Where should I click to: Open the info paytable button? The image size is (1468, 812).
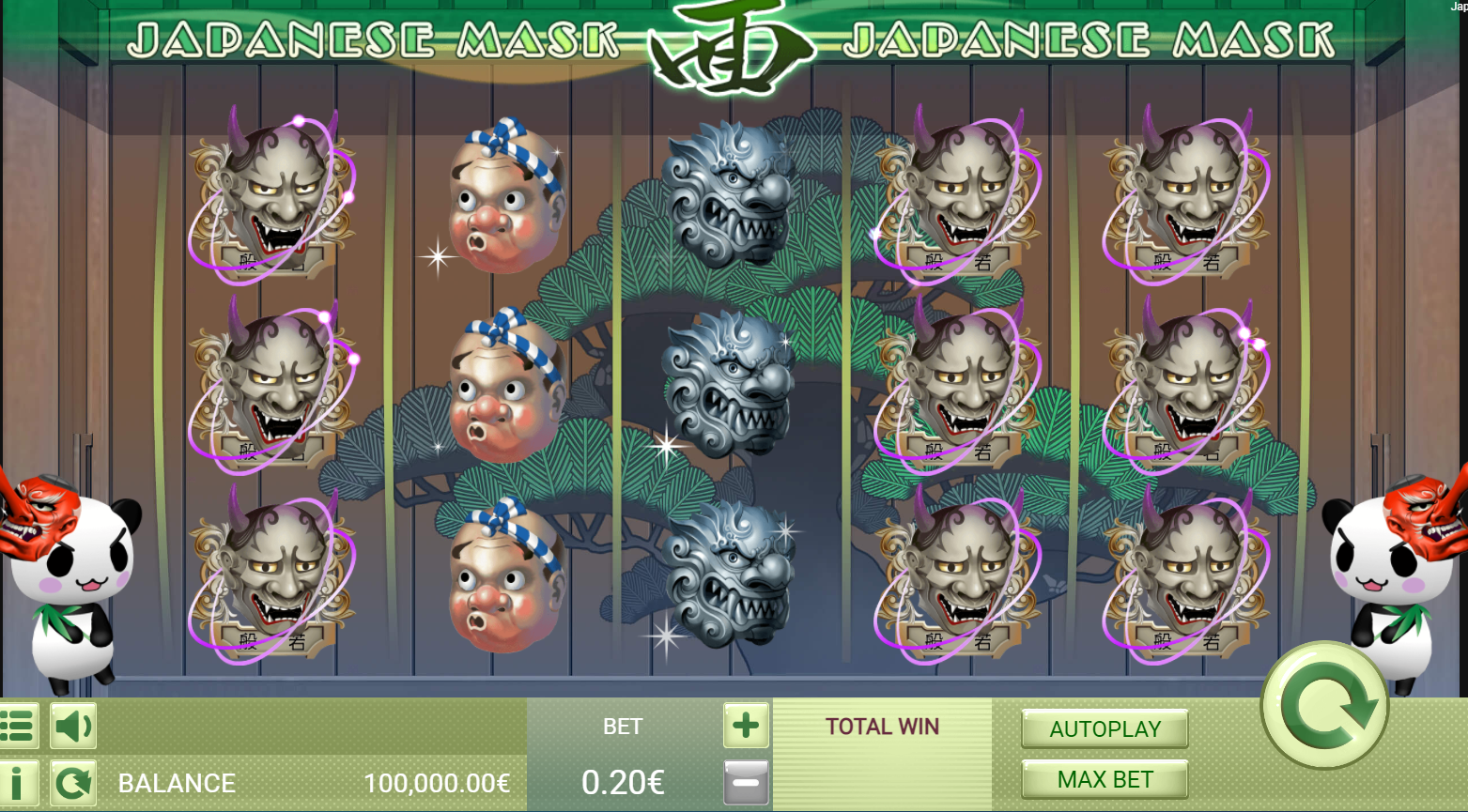[18, 783]
